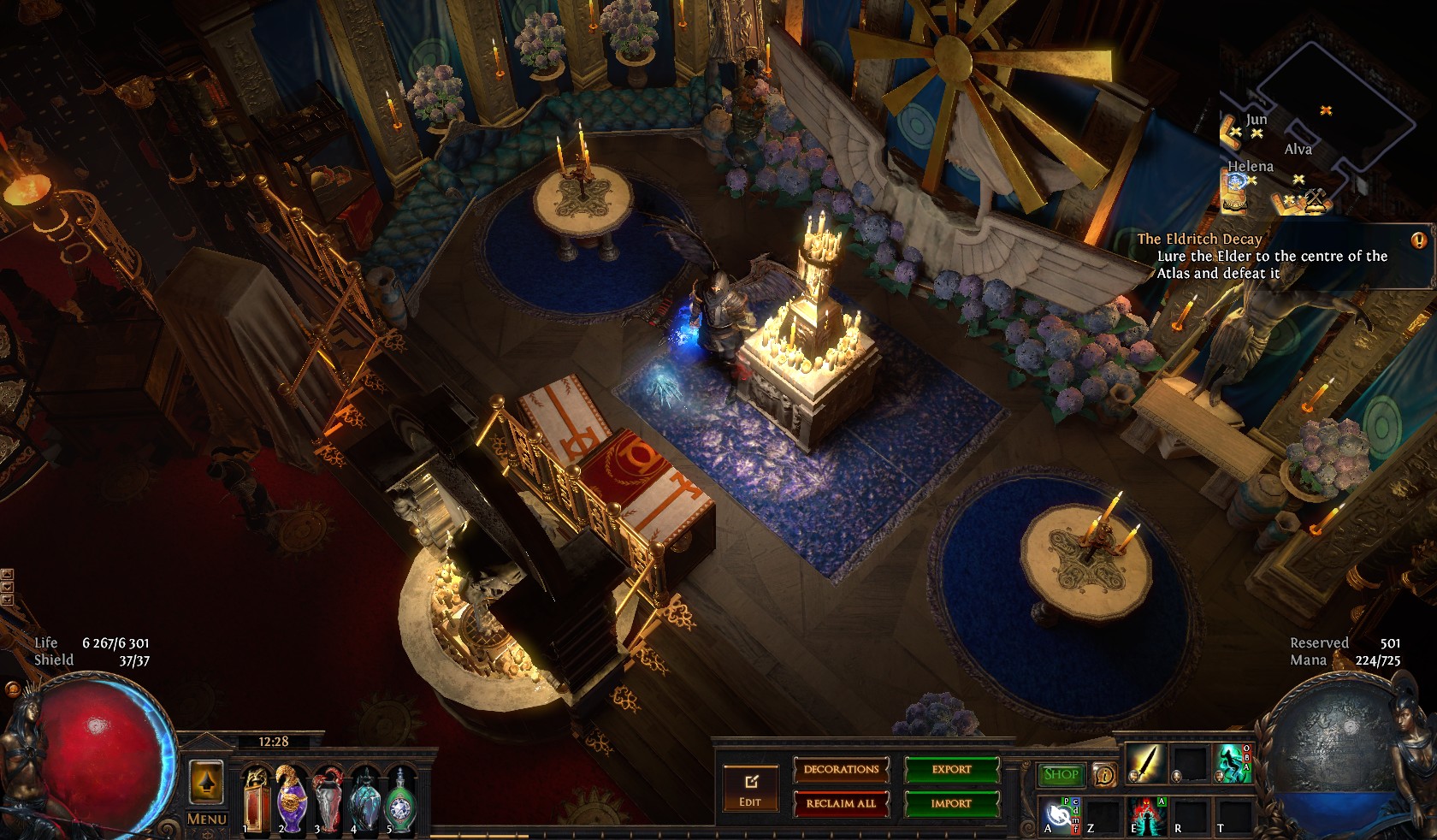Image resolution: width=1437 pixels, height=840 pixels.
Task: Open the Decorations panel
Action: tap(841, 770)
